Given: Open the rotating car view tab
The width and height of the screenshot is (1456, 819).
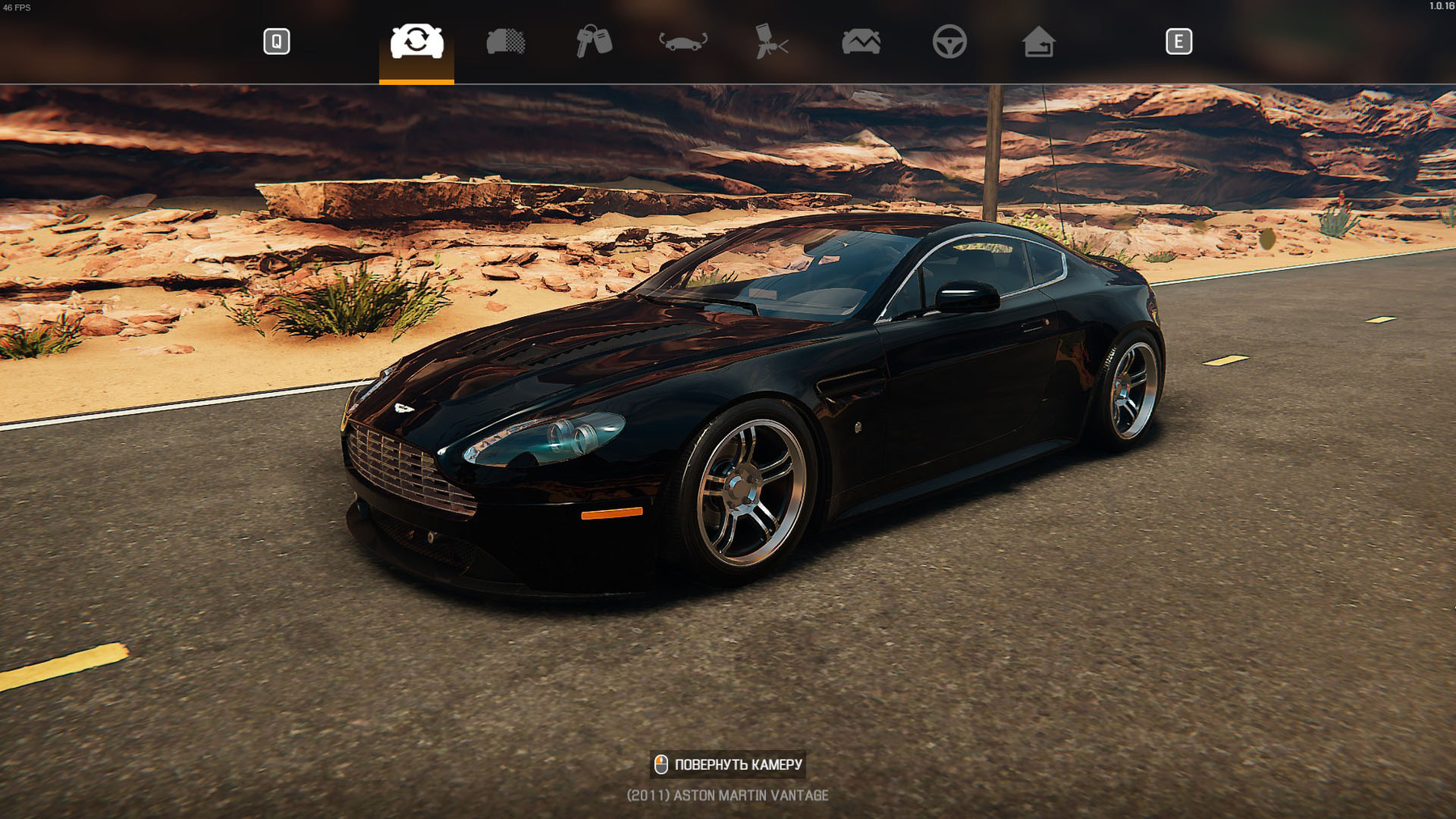Looking at the screenshot, I should click(683, 41).
